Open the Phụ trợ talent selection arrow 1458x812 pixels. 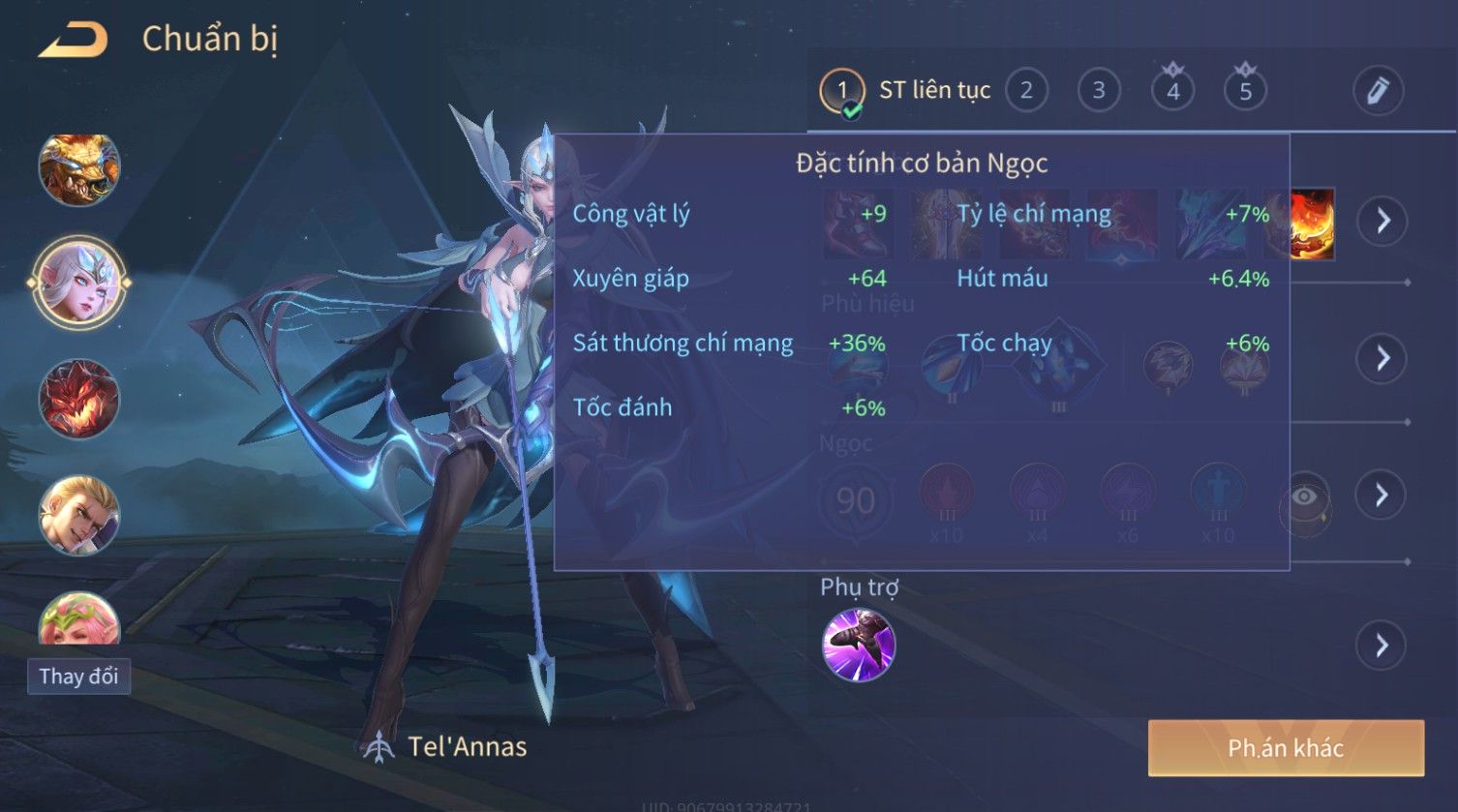click(1382, 645)
